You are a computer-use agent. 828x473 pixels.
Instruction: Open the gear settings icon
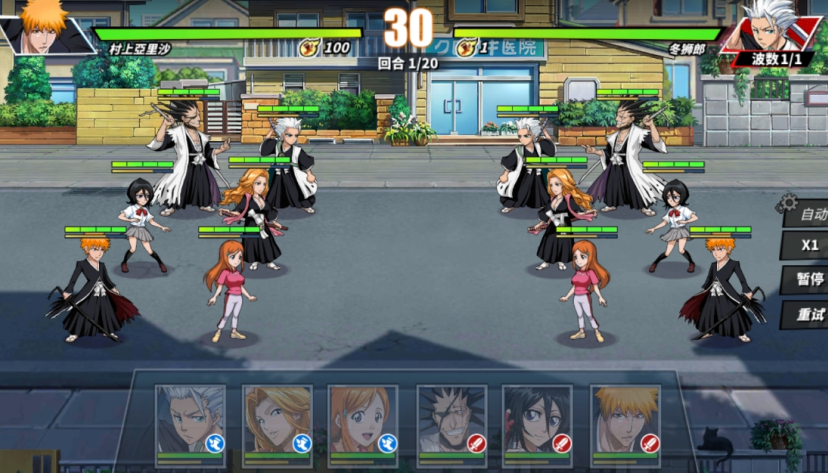point(788,203)
